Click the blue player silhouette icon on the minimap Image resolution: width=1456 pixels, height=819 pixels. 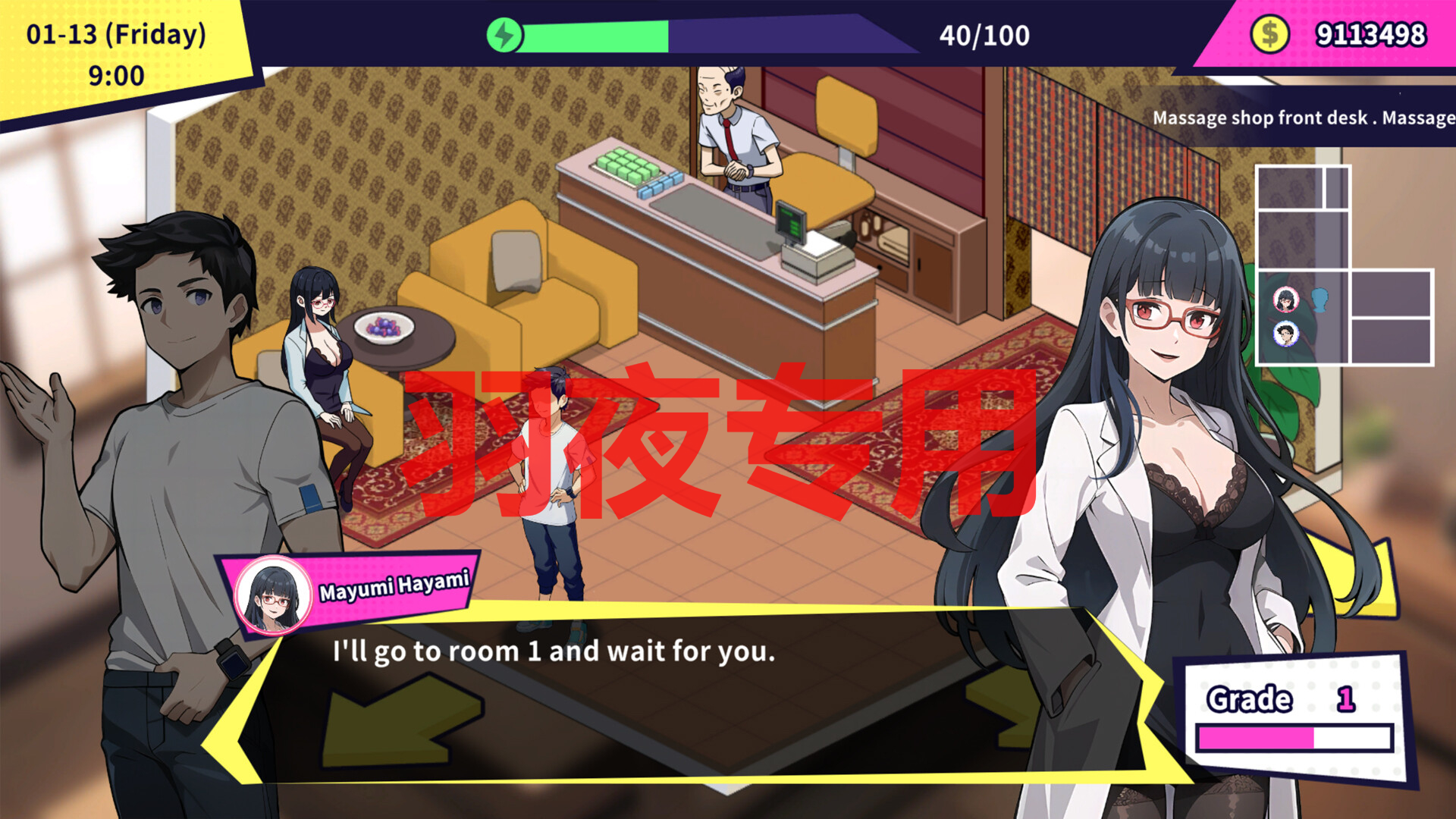point(1319,299)
